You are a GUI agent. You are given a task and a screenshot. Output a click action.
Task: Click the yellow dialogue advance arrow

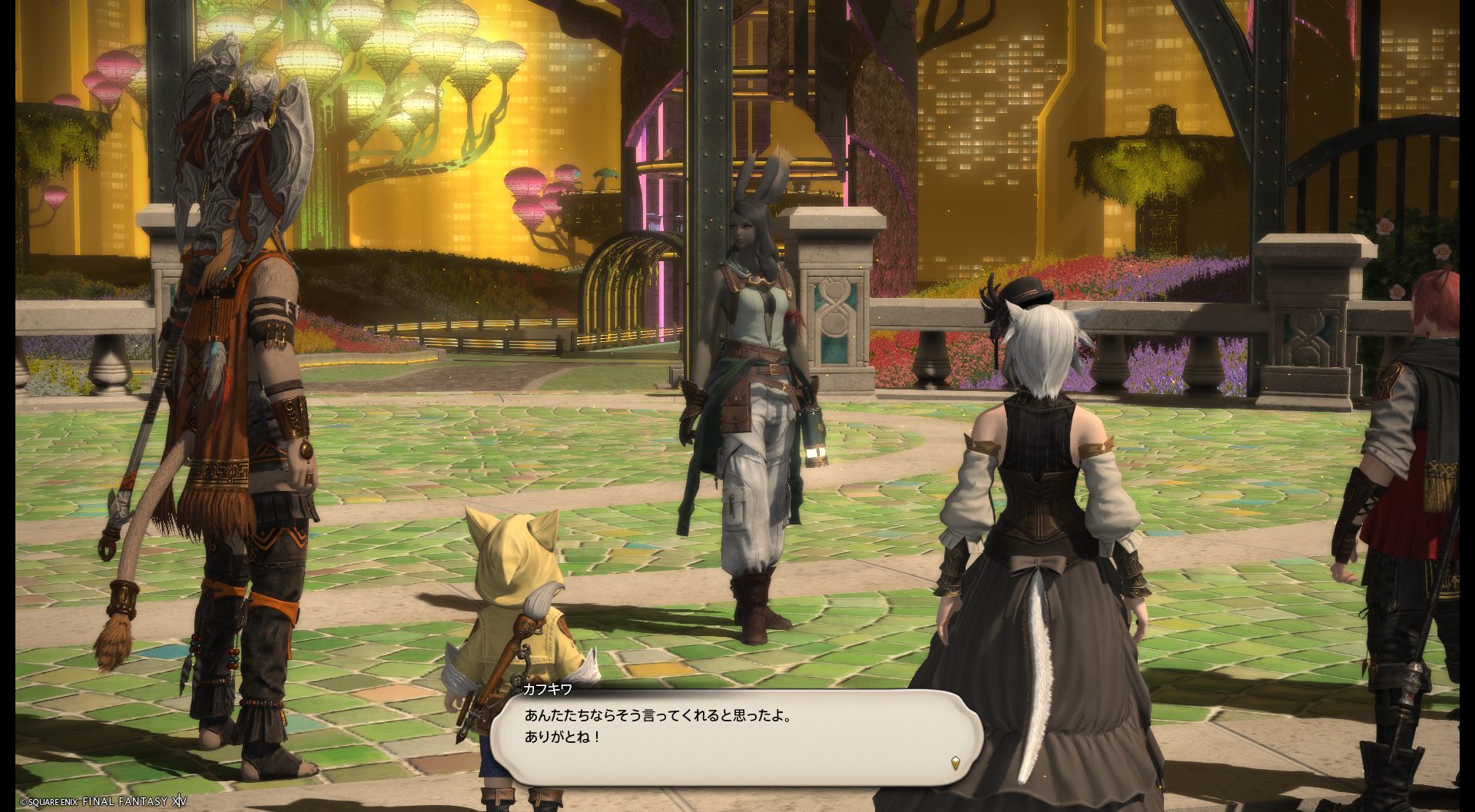pyautogui.click(x=955, y=763)
